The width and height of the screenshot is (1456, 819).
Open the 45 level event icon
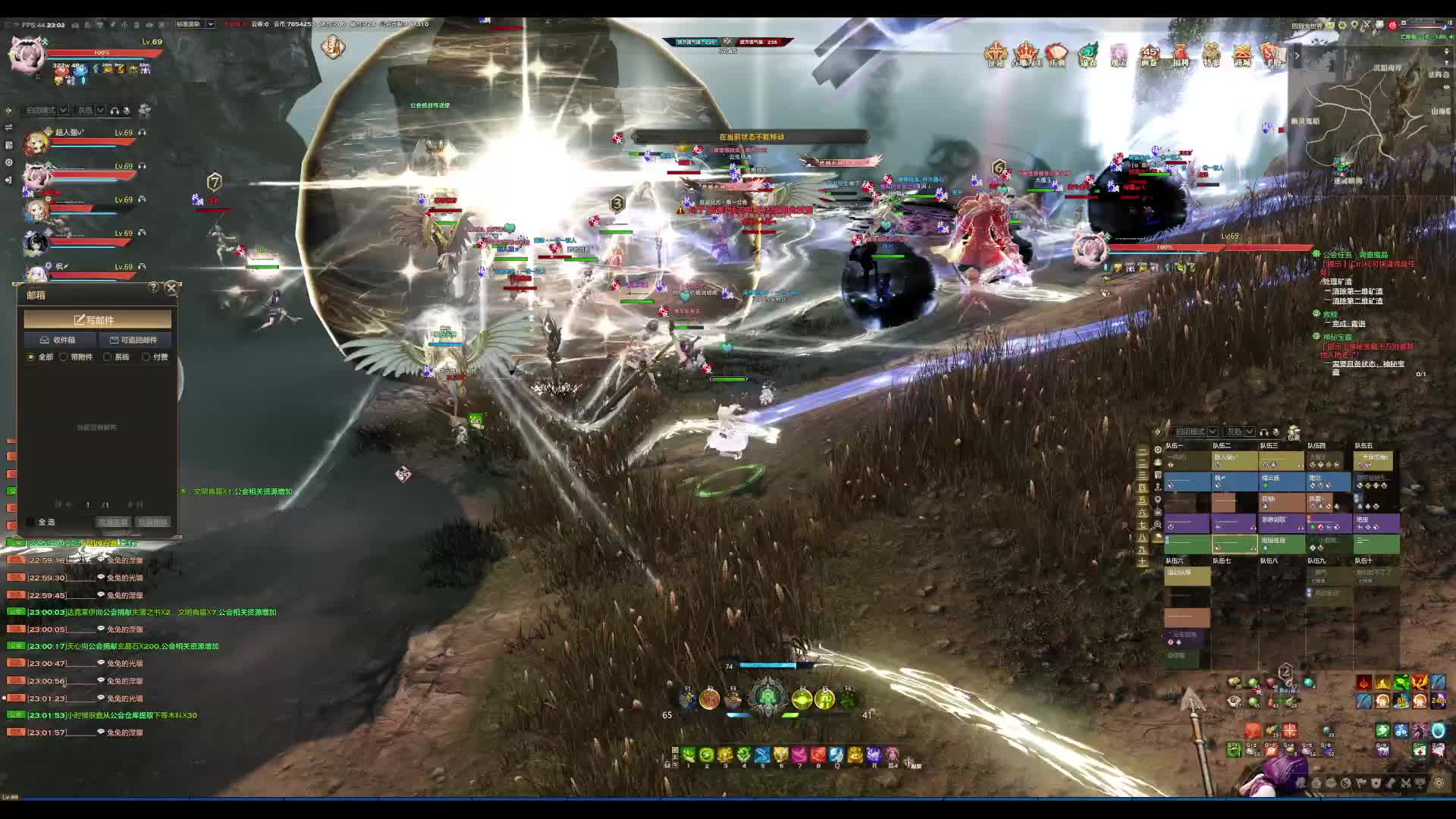[1149, 55]
